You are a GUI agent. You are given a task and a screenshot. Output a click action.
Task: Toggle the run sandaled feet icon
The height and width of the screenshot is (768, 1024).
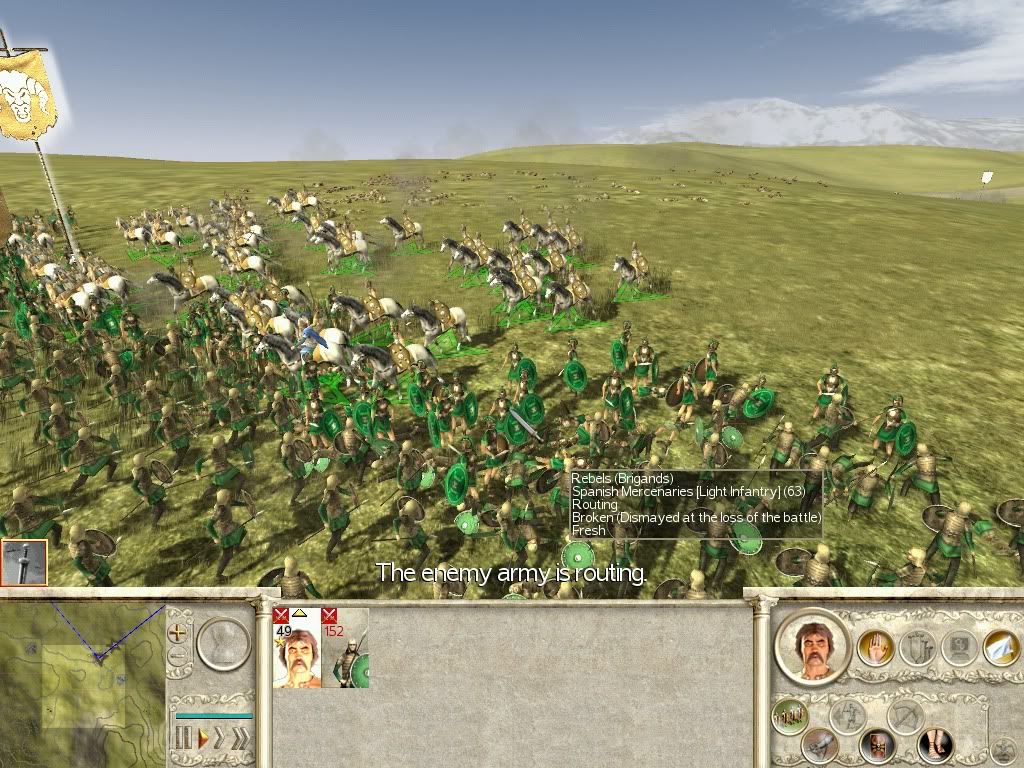click(x=936, y=745)
